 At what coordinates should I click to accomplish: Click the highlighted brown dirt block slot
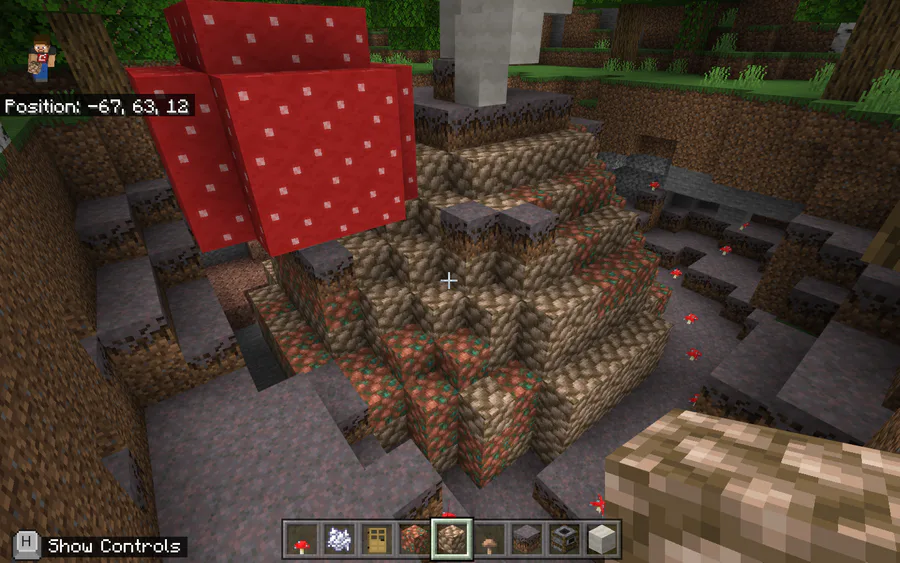click(x=451, y=539)
